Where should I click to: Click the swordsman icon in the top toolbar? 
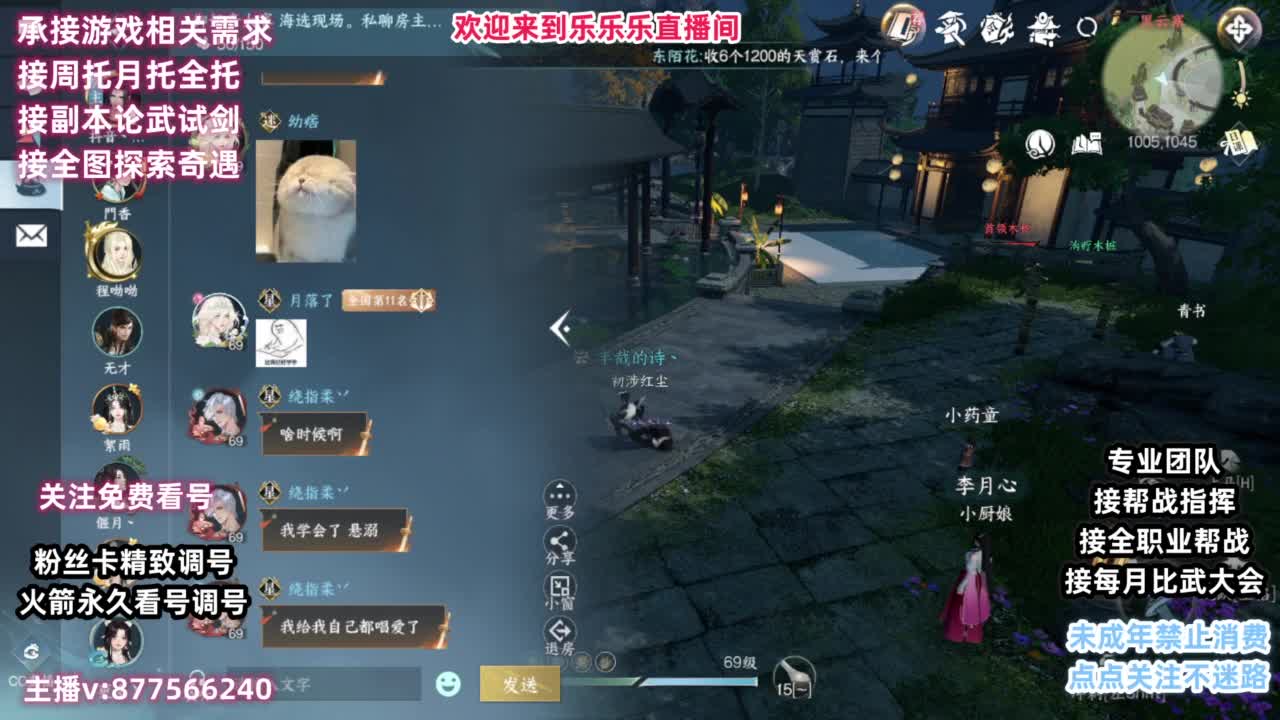952,28
